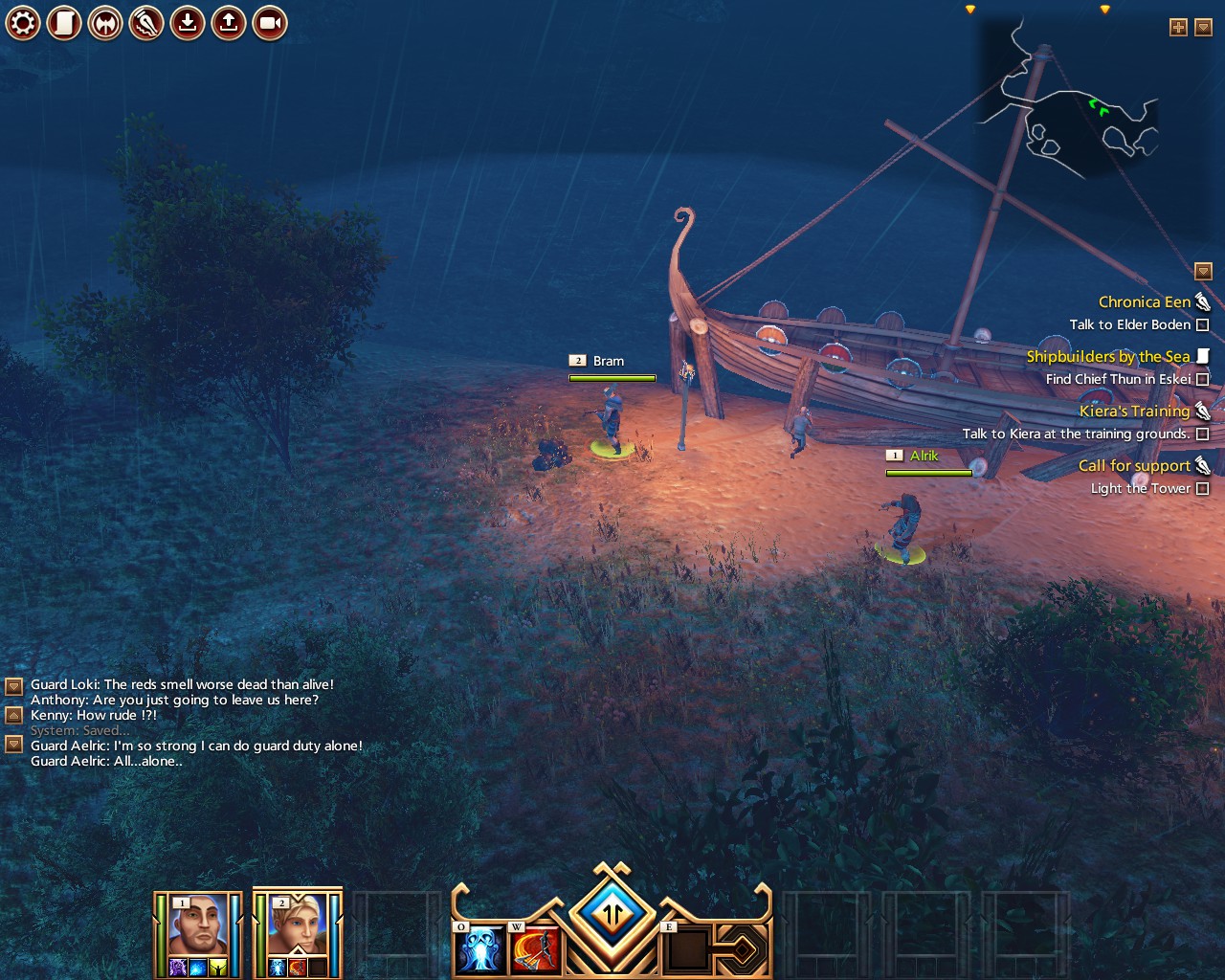The image size is (1225, 980).
Task: Open the Call for support quest
Action: coord(1134,466)
